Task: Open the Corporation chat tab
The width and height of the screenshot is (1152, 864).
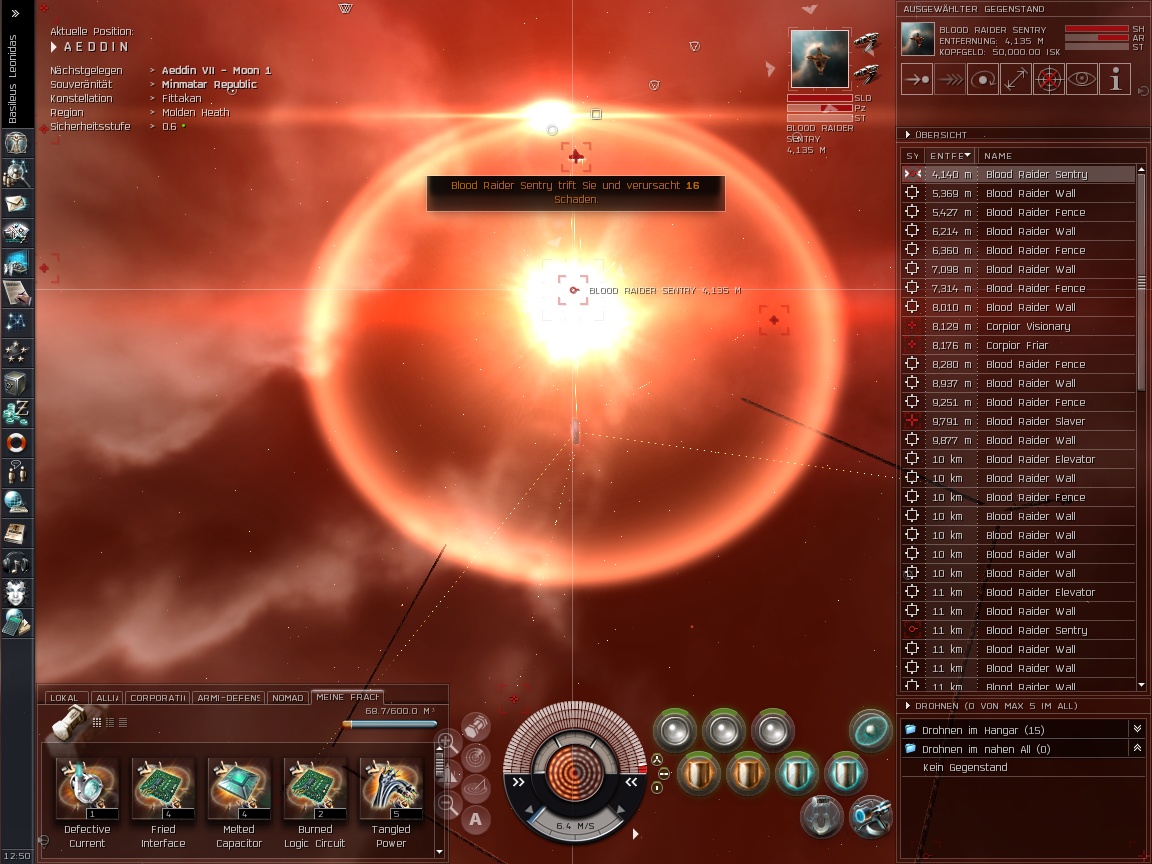Action: (157, 697)
